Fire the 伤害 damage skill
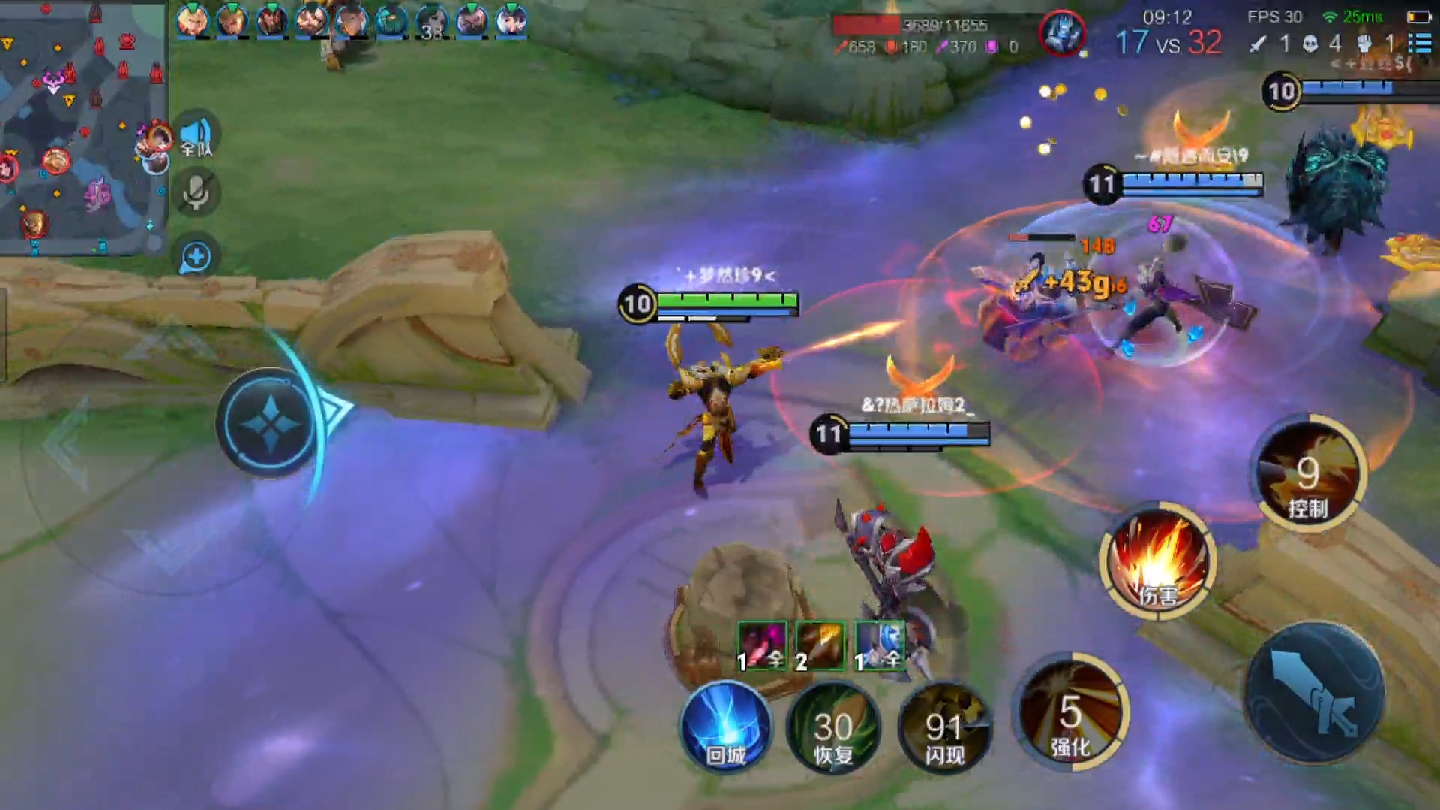This screenshot has height=810, width=1440. click(x=1158, y=560)
